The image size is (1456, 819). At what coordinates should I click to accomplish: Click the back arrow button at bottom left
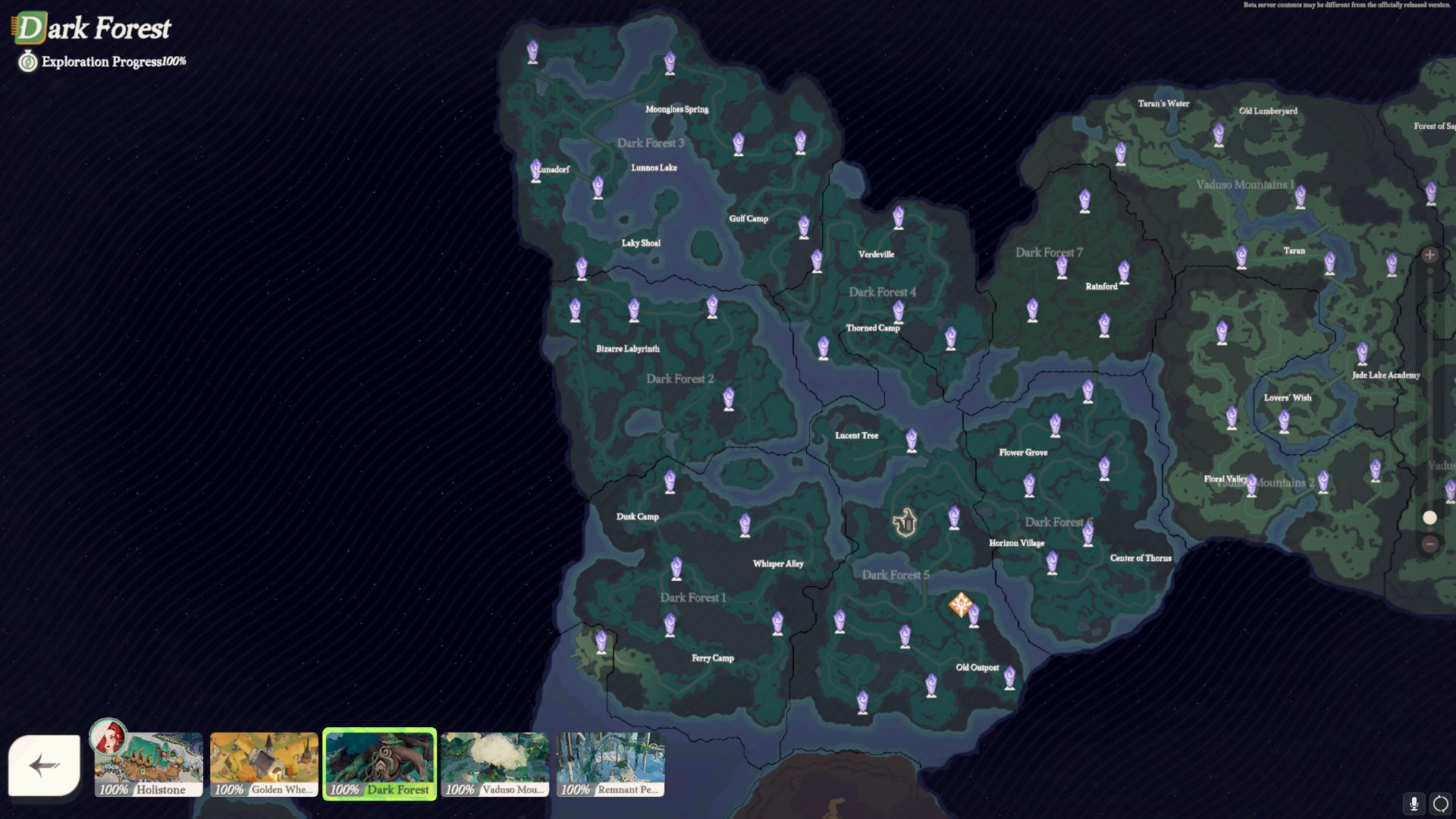coord(43,766)
